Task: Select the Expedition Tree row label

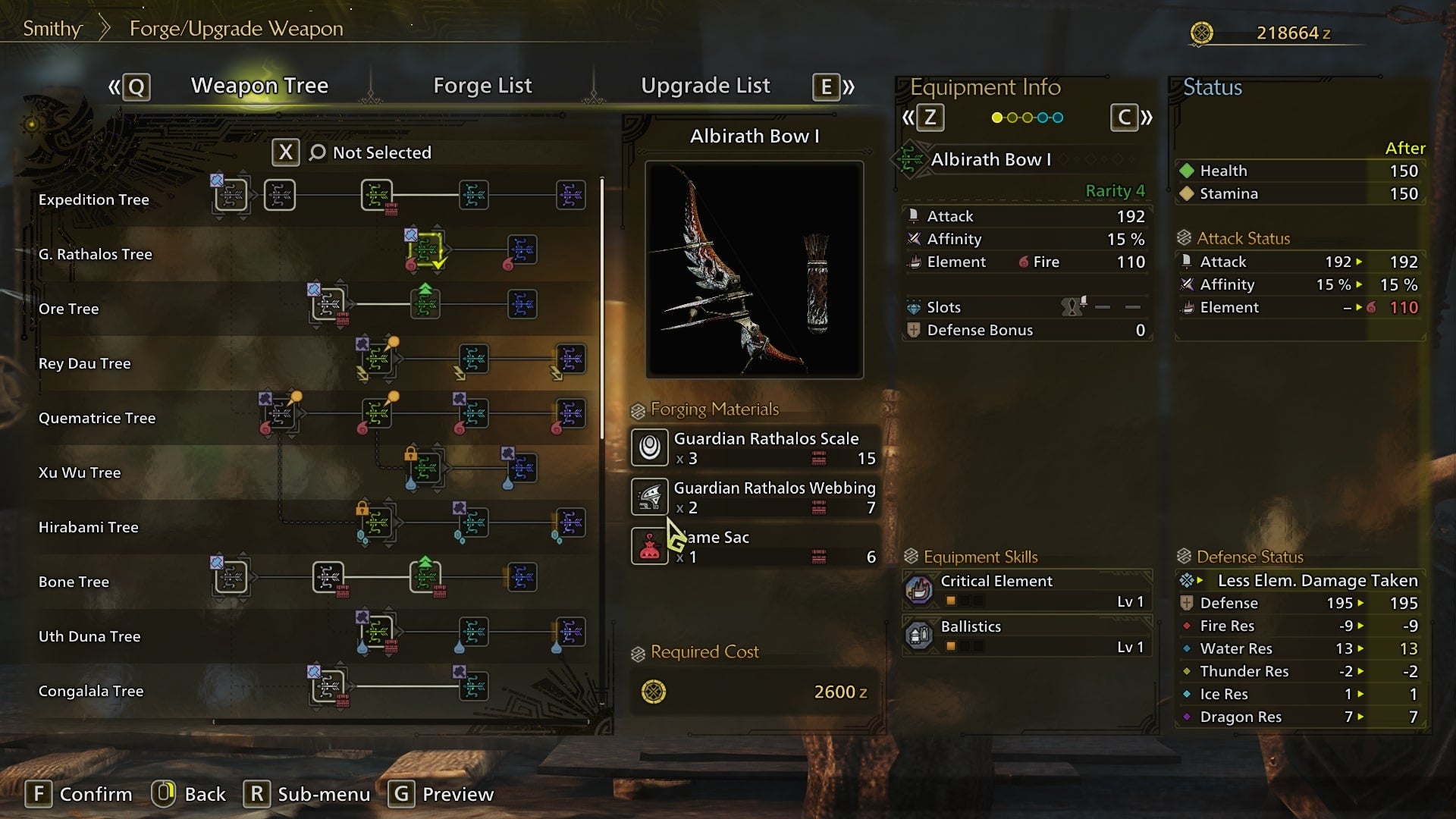Action: (94, 199)
